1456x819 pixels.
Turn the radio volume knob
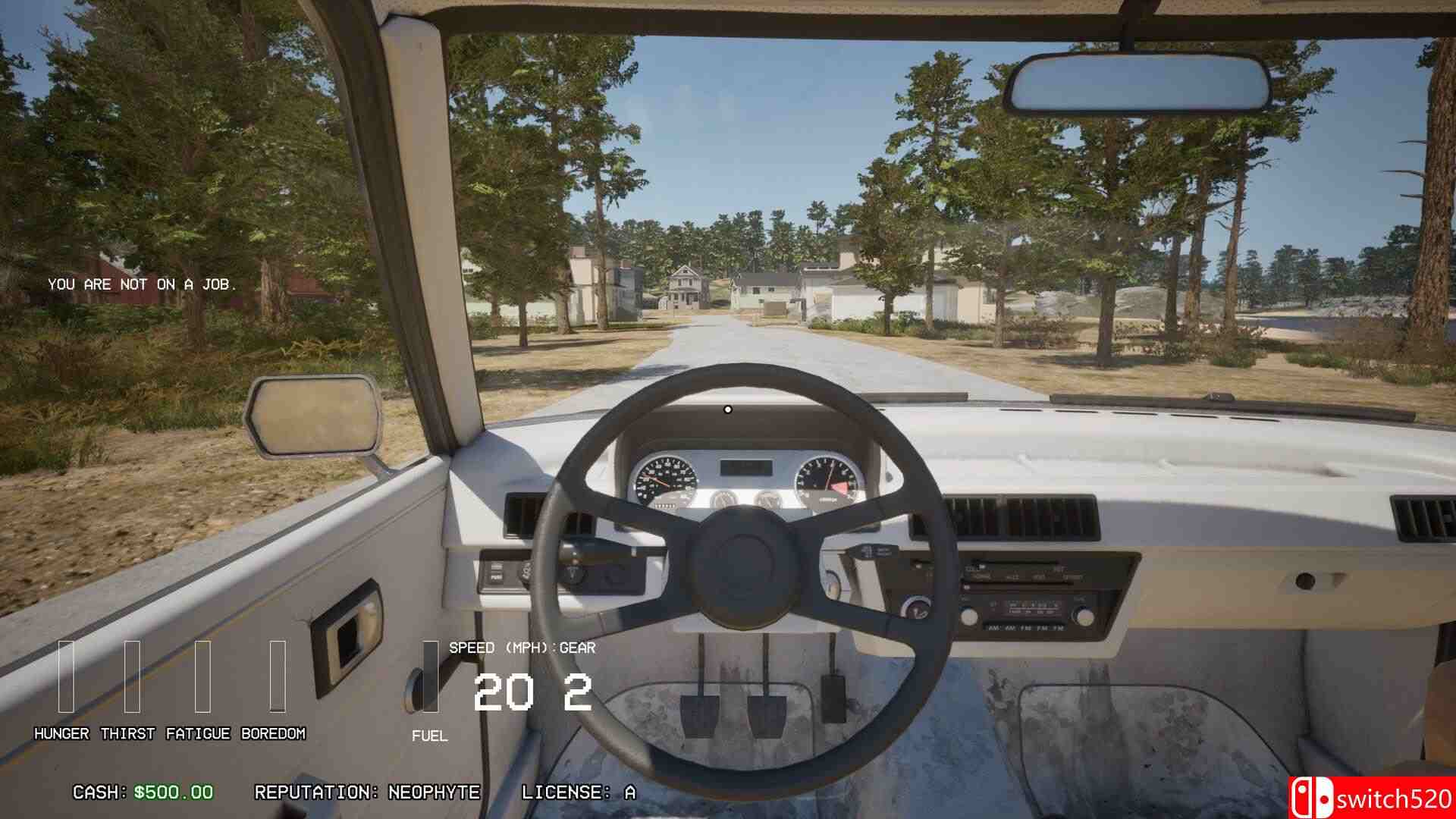tap(968, 618)
